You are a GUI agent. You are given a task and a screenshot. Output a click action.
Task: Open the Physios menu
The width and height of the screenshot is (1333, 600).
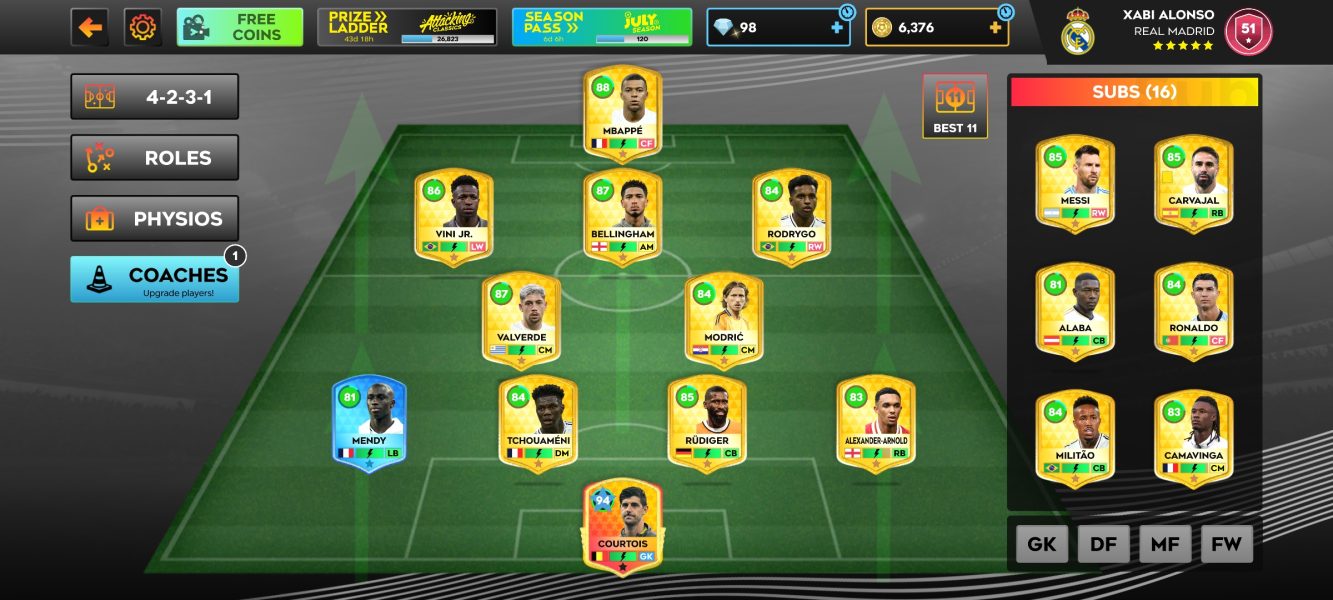[155, 219]
